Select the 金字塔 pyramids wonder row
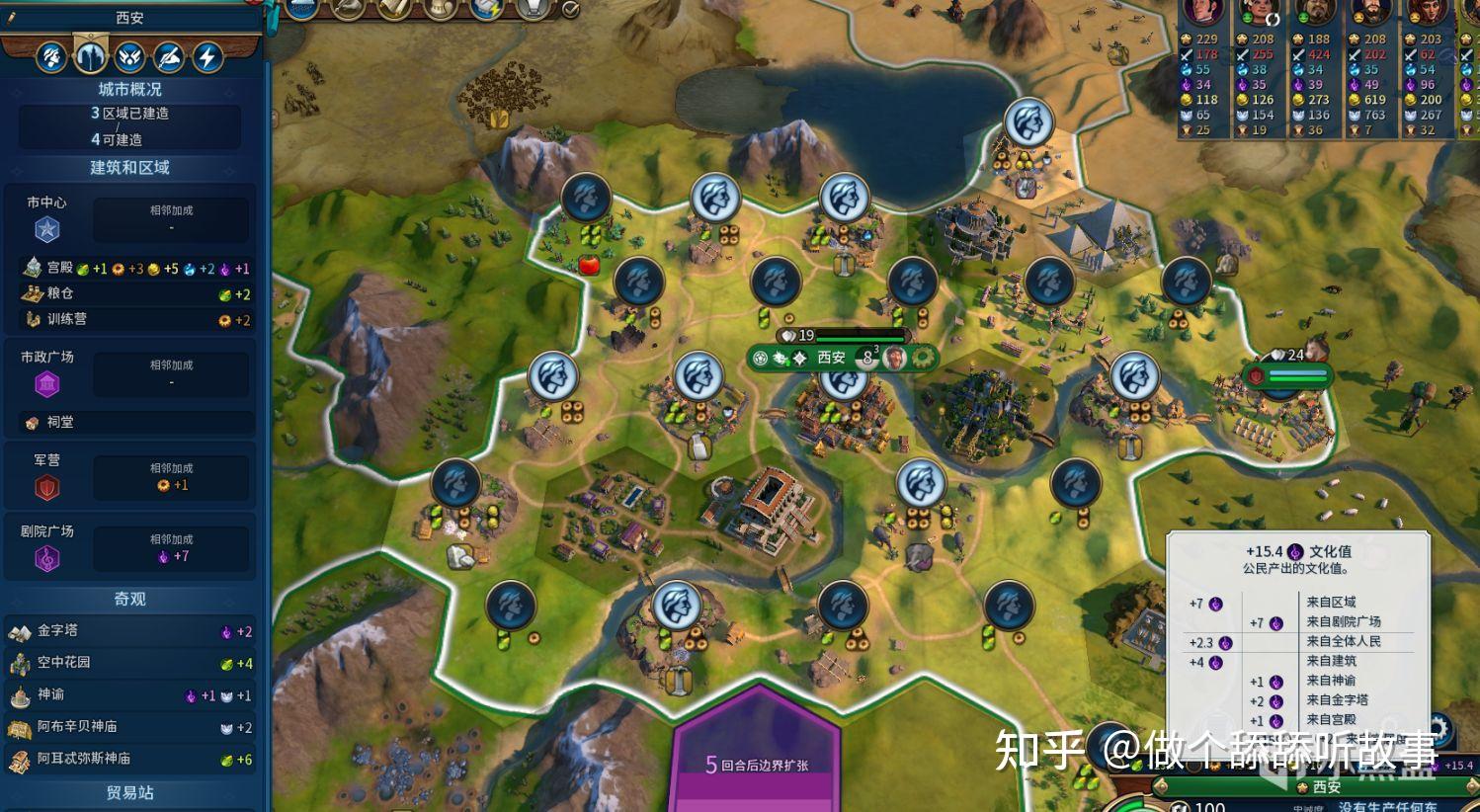This screenshot has width=1480, height=812. point(129,631)
